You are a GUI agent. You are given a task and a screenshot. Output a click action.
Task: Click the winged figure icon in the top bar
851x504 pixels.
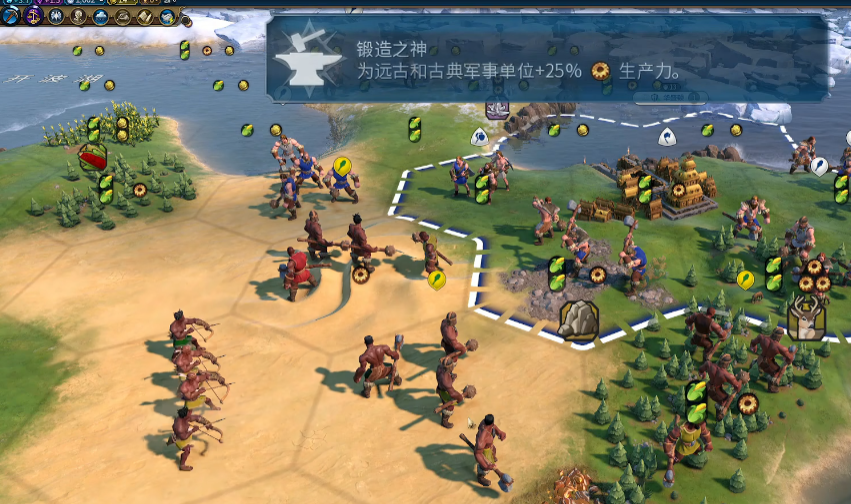coord(56,16)
